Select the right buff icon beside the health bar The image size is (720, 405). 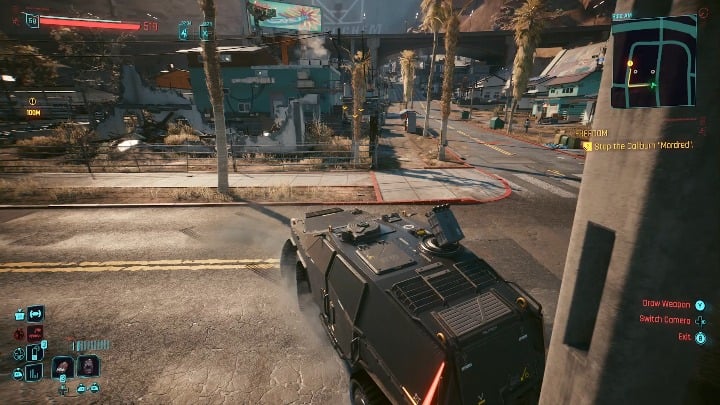pyautogui.click(x=205, y=31)
